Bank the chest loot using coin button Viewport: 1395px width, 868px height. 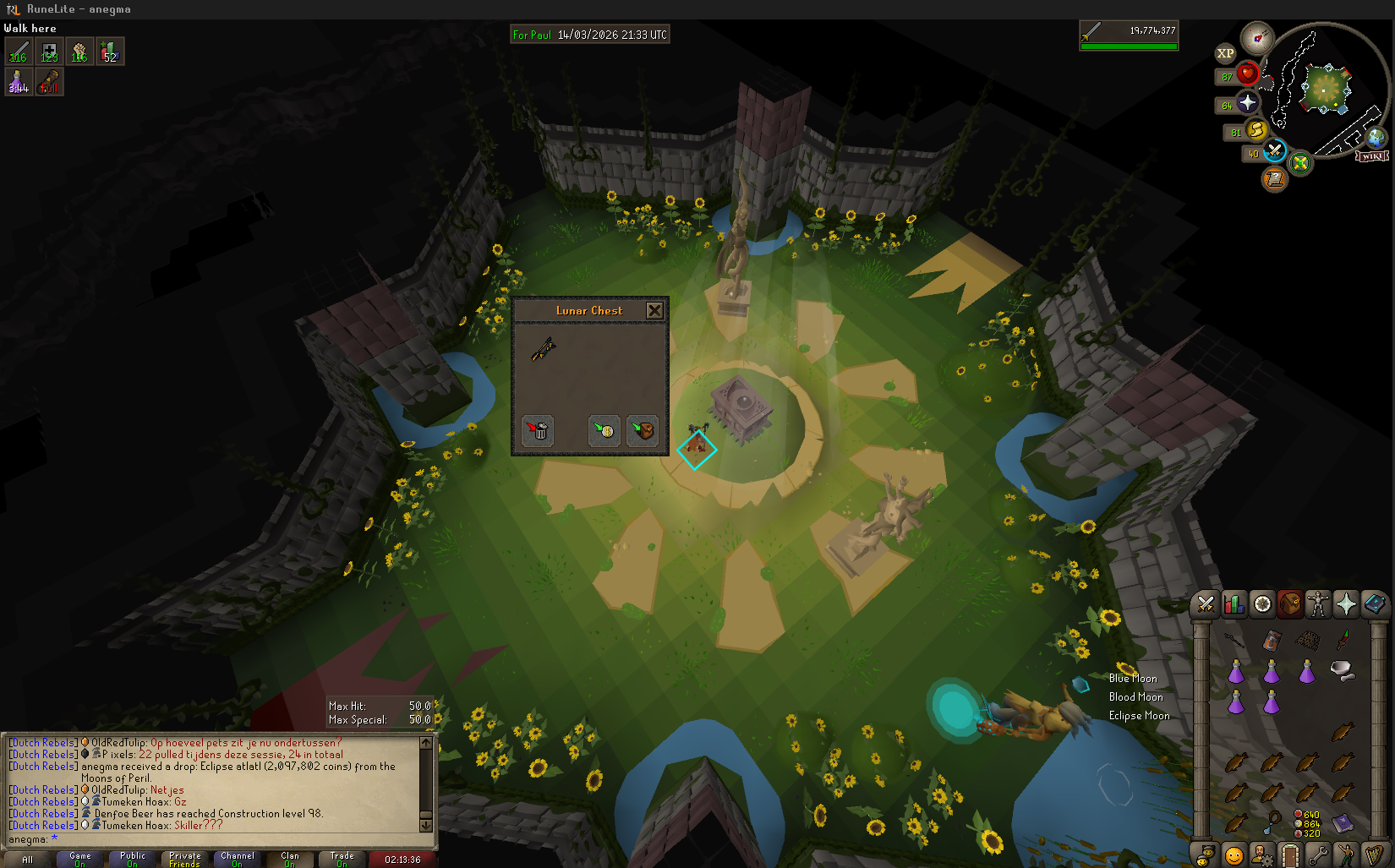point(604,431)
